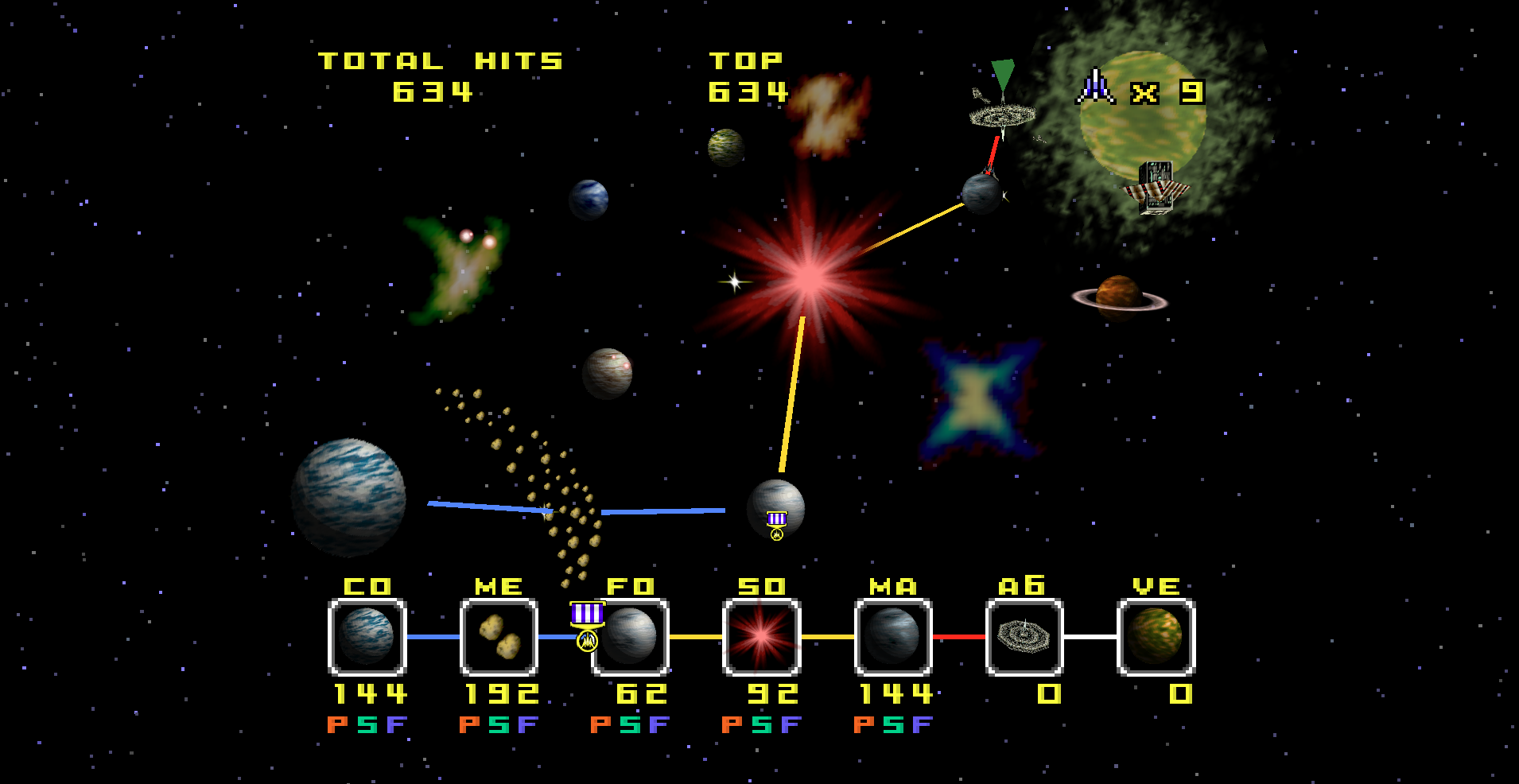Select the SO red star tile

[x=761, y=637]
